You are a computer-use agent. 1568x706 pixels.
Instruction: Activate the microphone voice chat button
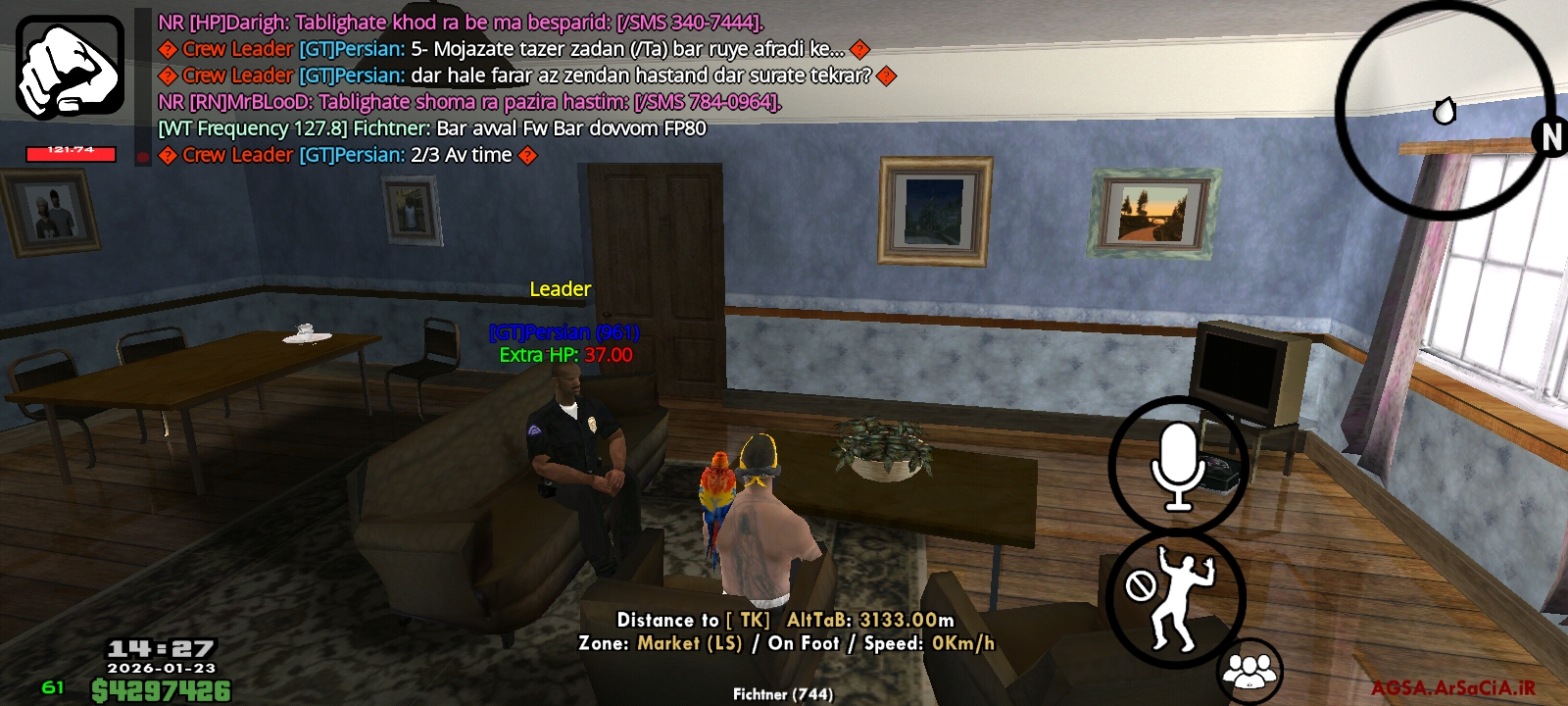point(1177,466)
